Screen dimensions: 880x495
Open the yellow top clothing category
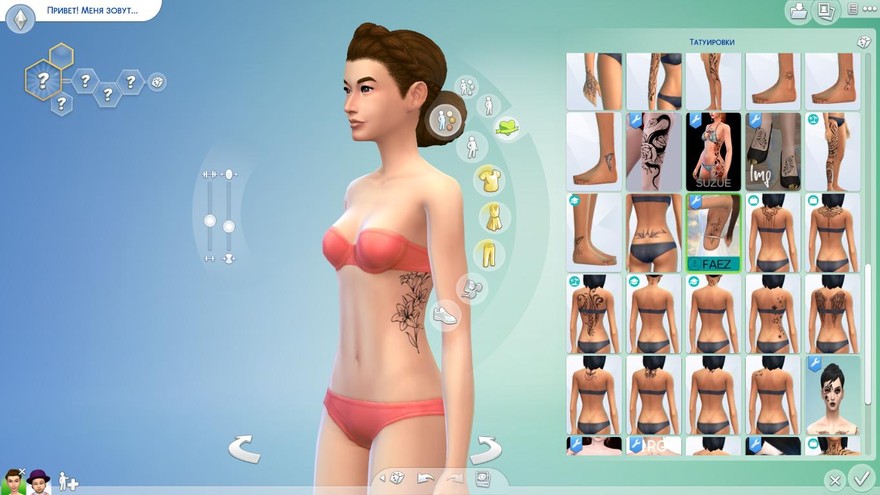point(490,180)
